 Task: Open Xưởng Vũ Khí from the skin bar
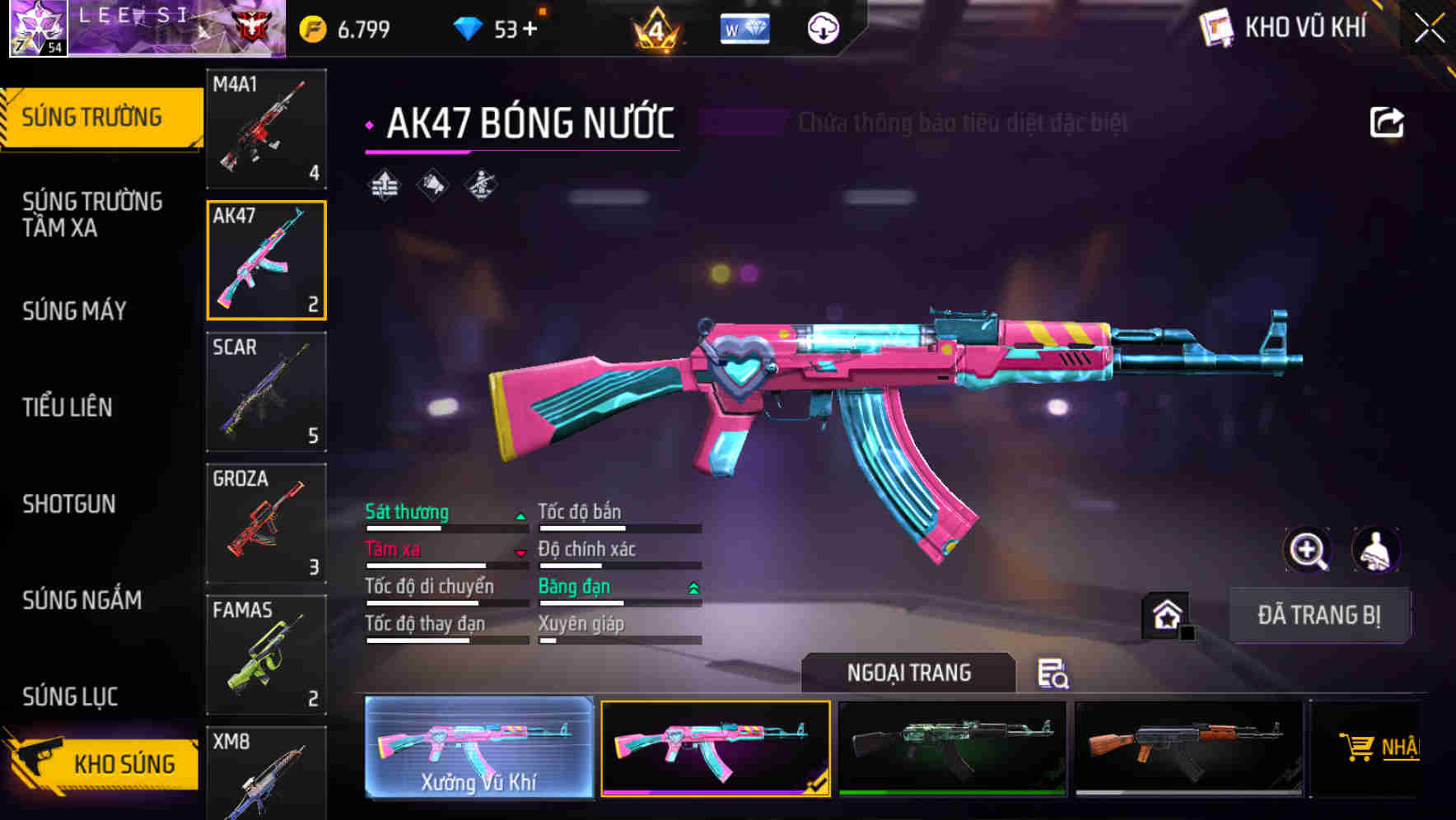pos(478,746)
